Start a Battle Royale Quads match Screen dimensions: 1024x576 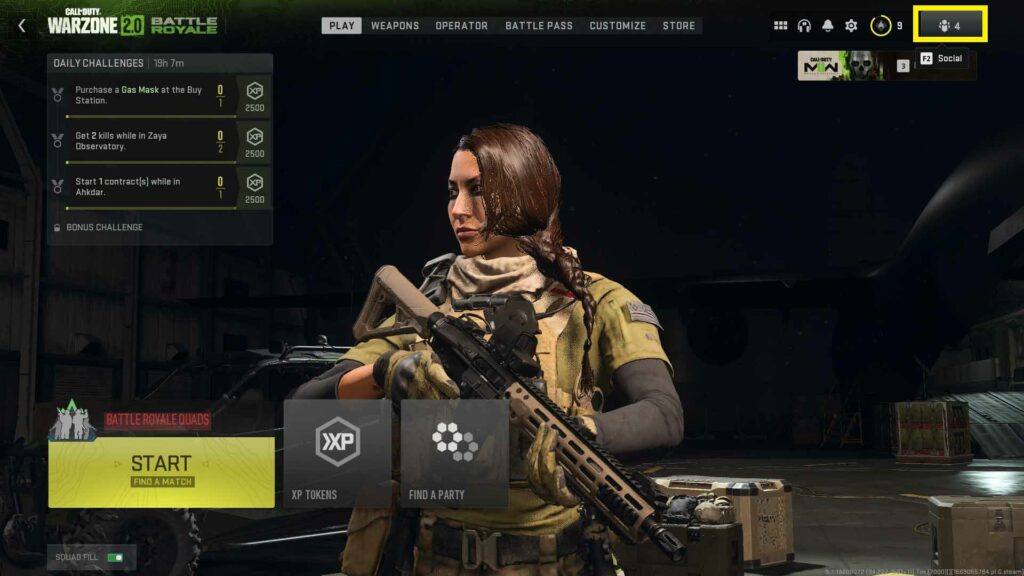click(x=161, y=471)
